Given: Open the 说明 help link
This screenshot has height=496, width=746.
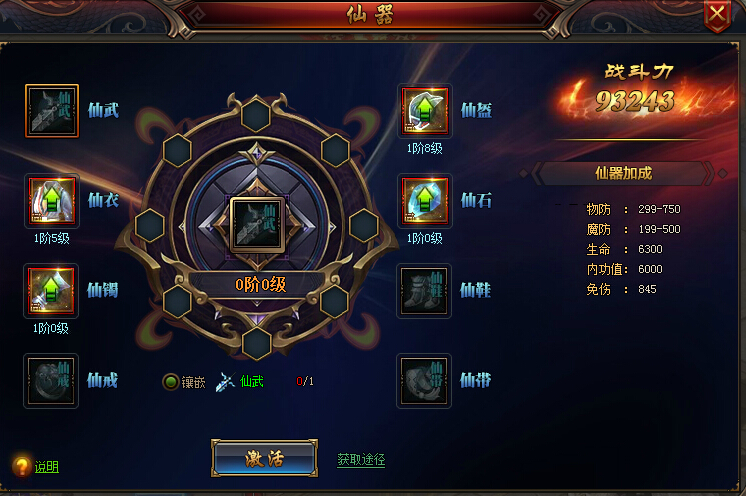Looking at the screenshot, I should 46,467.
